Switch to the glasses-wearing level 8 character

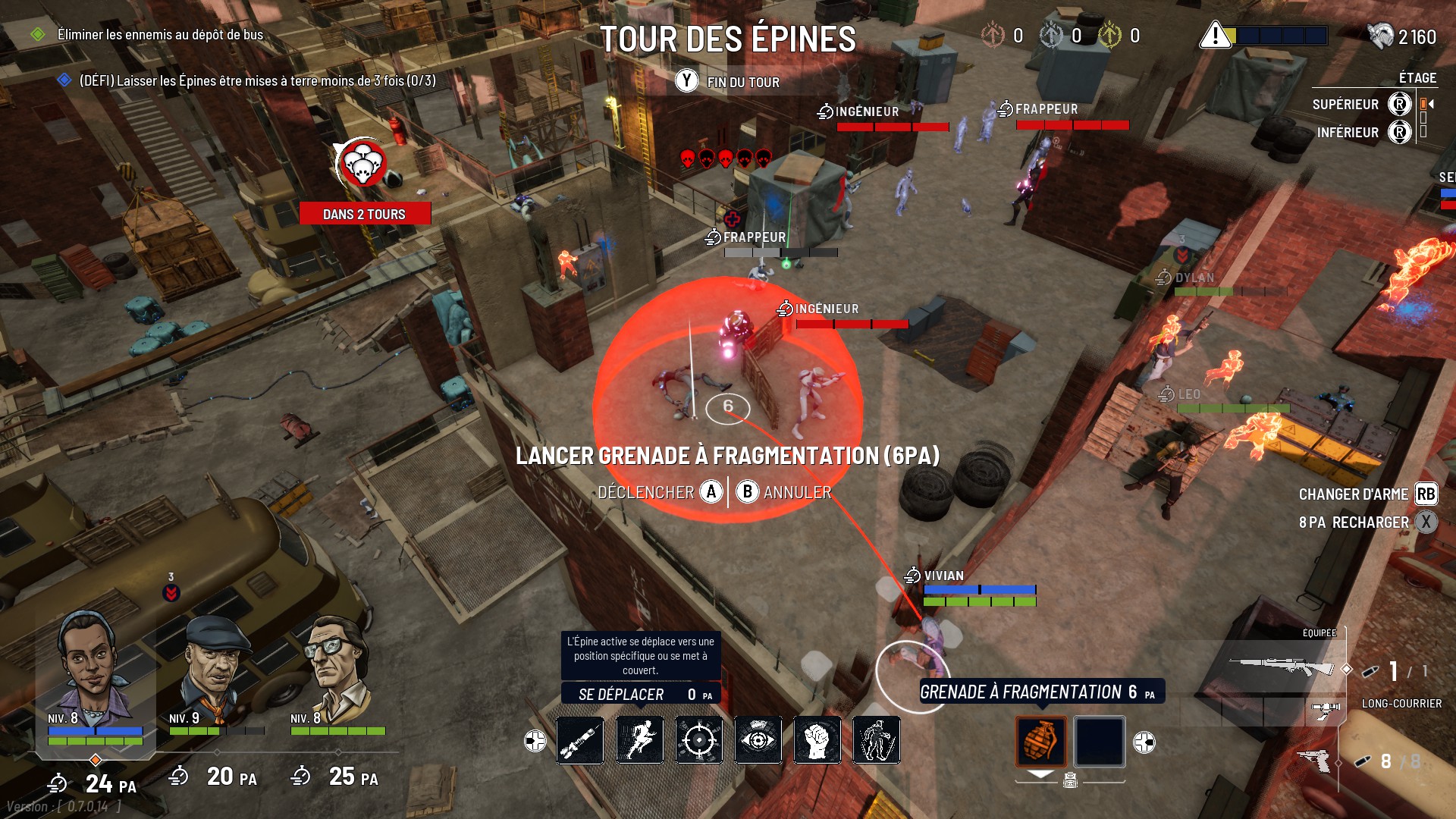coord(336,666)
